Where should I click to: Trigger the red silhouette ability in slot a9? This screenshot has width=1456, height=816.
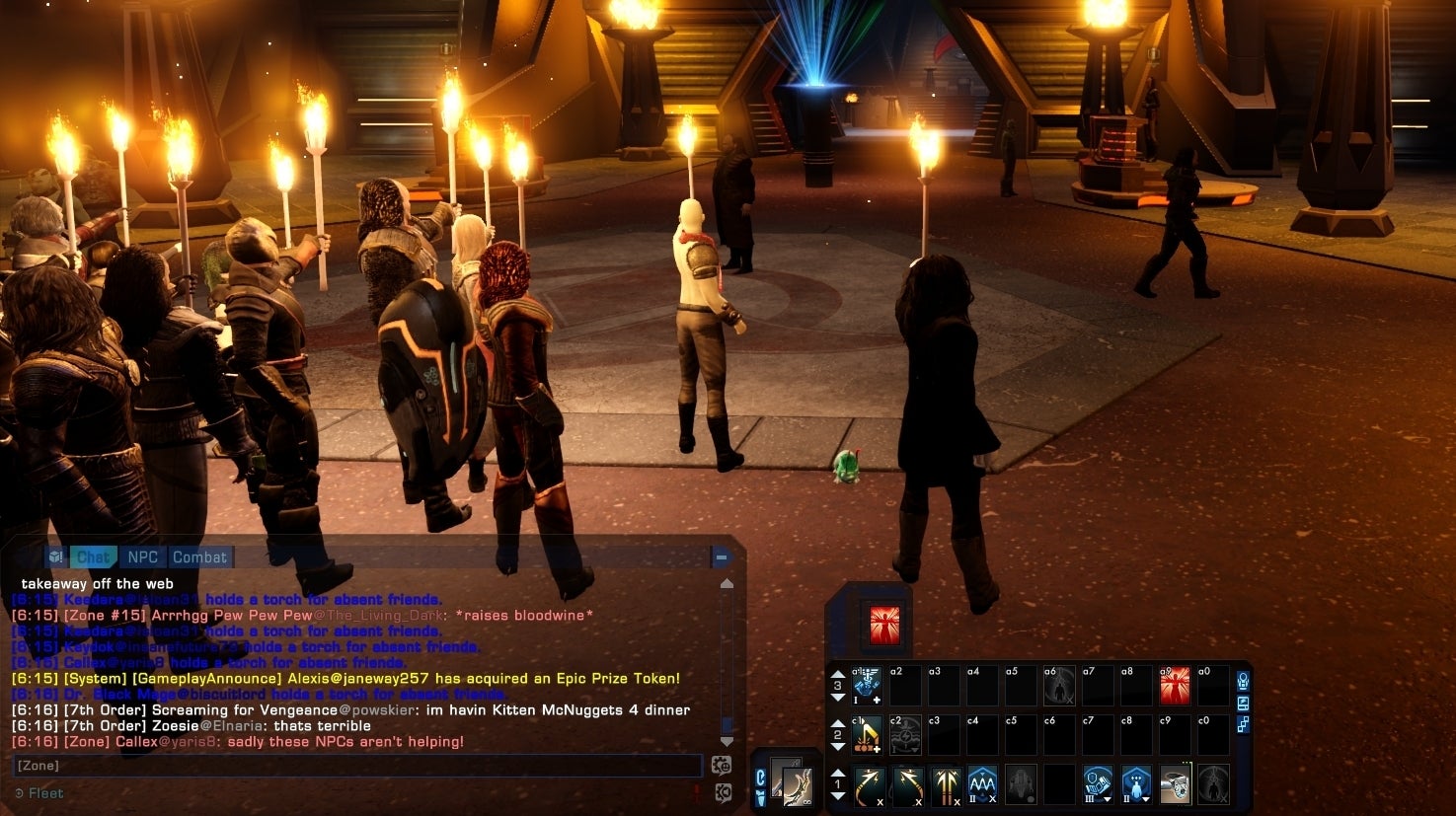(1175, 685)
